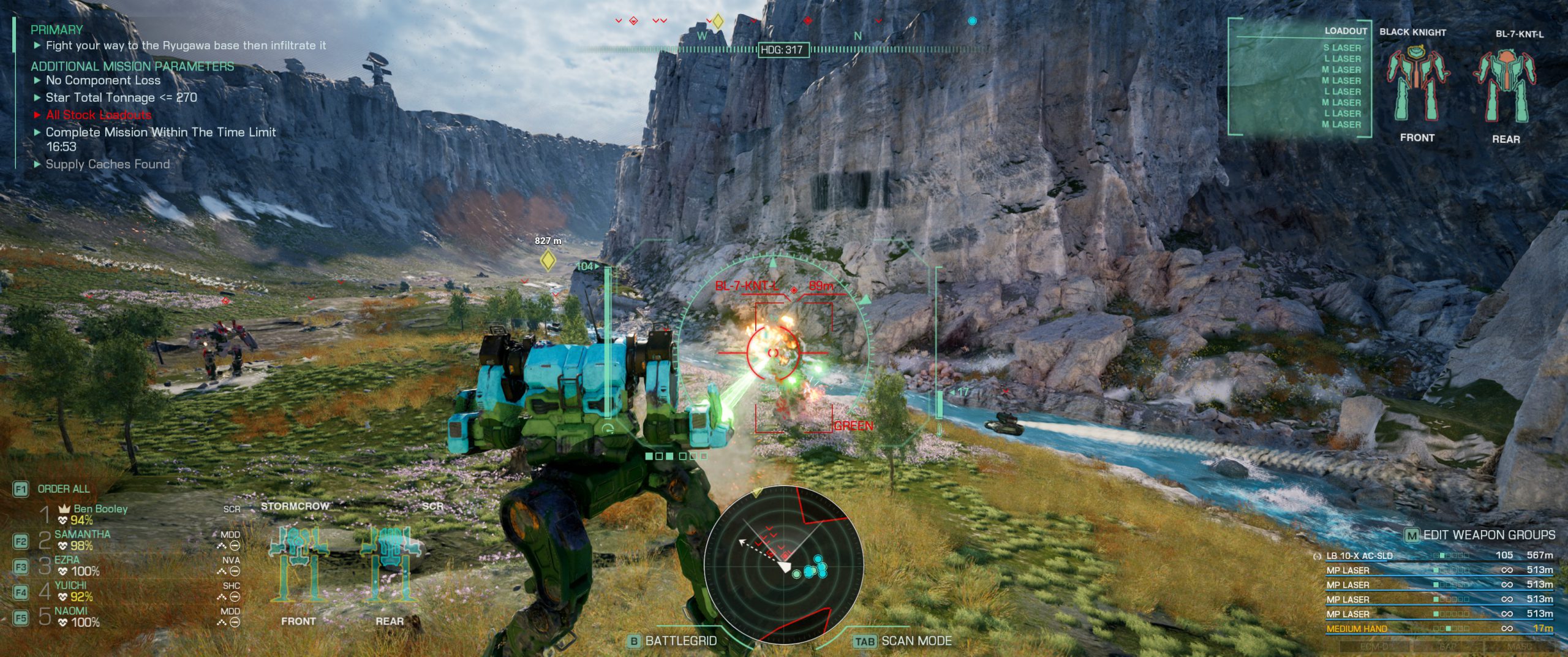Viewport: 1568px width, 657px height.
Task: View the target's Loadout weapon list
Action: tap(1341, 86)
